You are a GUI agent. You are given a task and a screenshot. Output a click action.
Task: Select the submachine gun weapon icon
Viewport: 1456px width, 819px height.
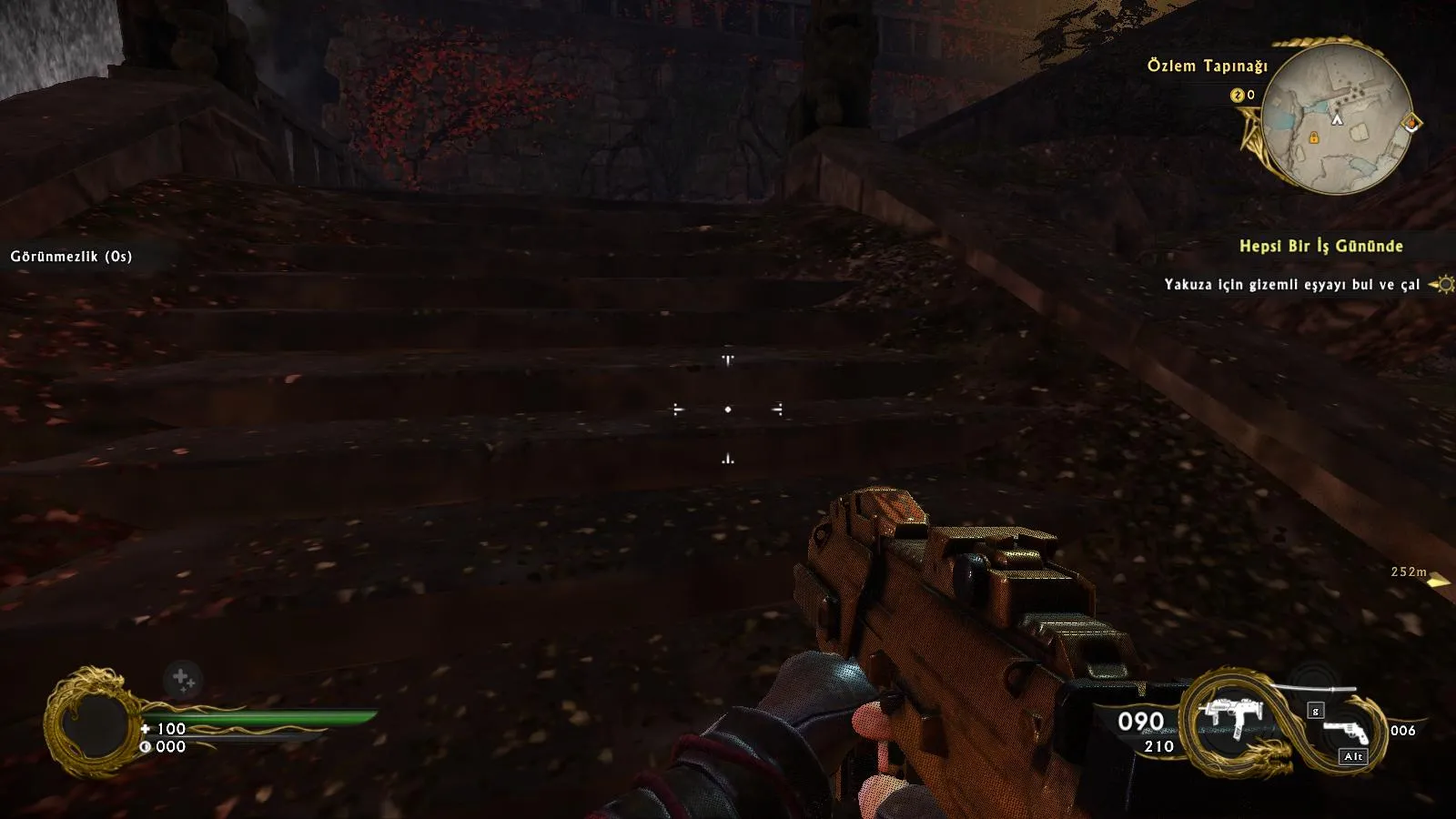(x=1231, y=718)
